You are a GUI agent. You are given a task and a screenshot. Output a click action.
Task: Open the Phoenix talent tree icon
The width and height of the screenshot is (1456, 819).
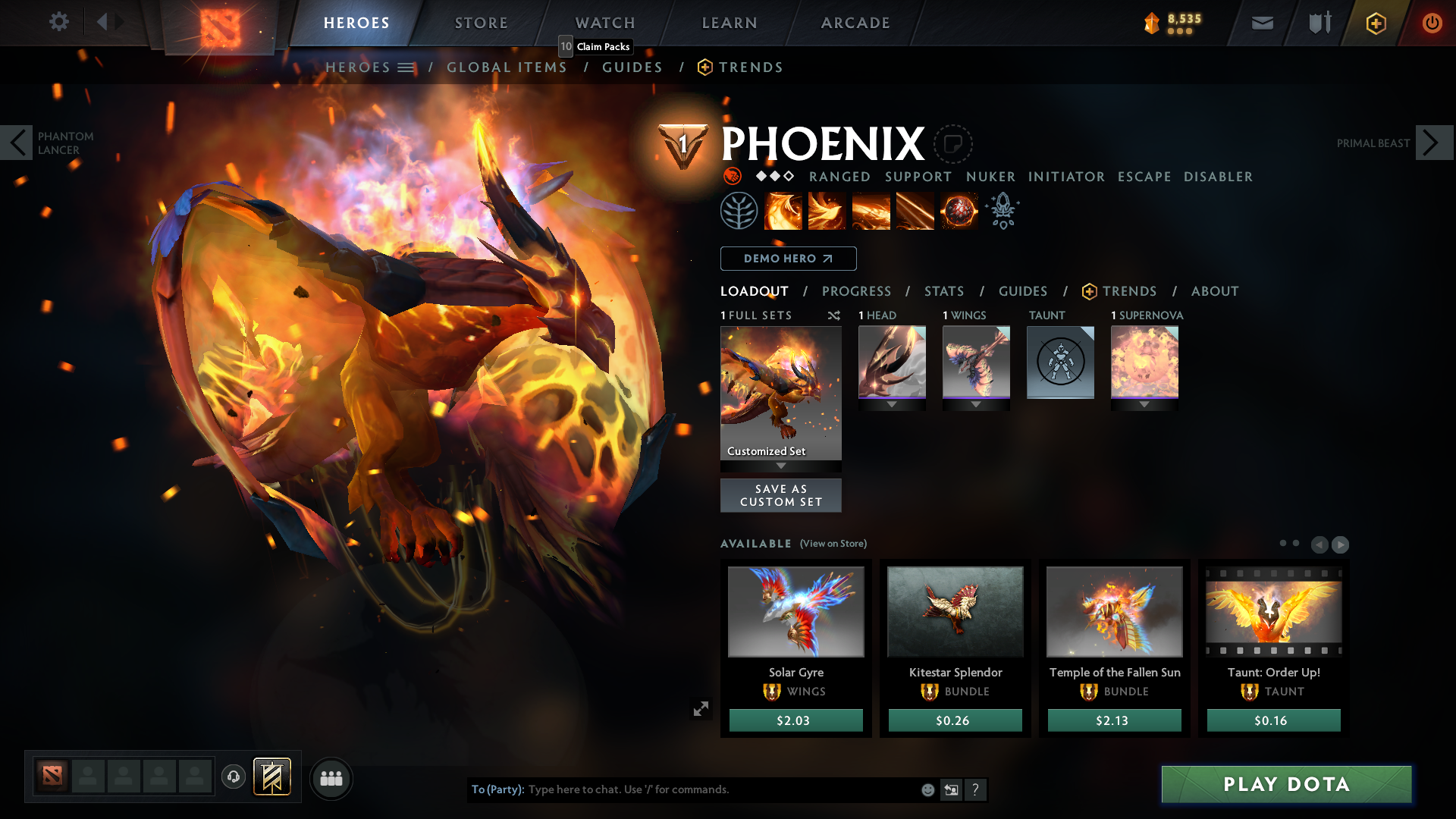pyautogui.click(x=739, y=210)
